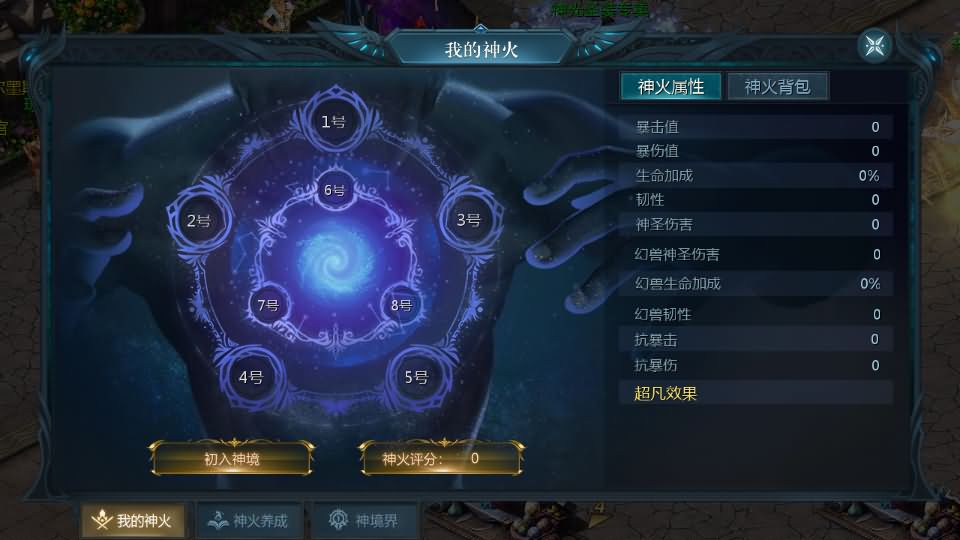Switch to the 神火养成 tab
The height and width of the screenshot is (540, 960).
click(249, 521)
